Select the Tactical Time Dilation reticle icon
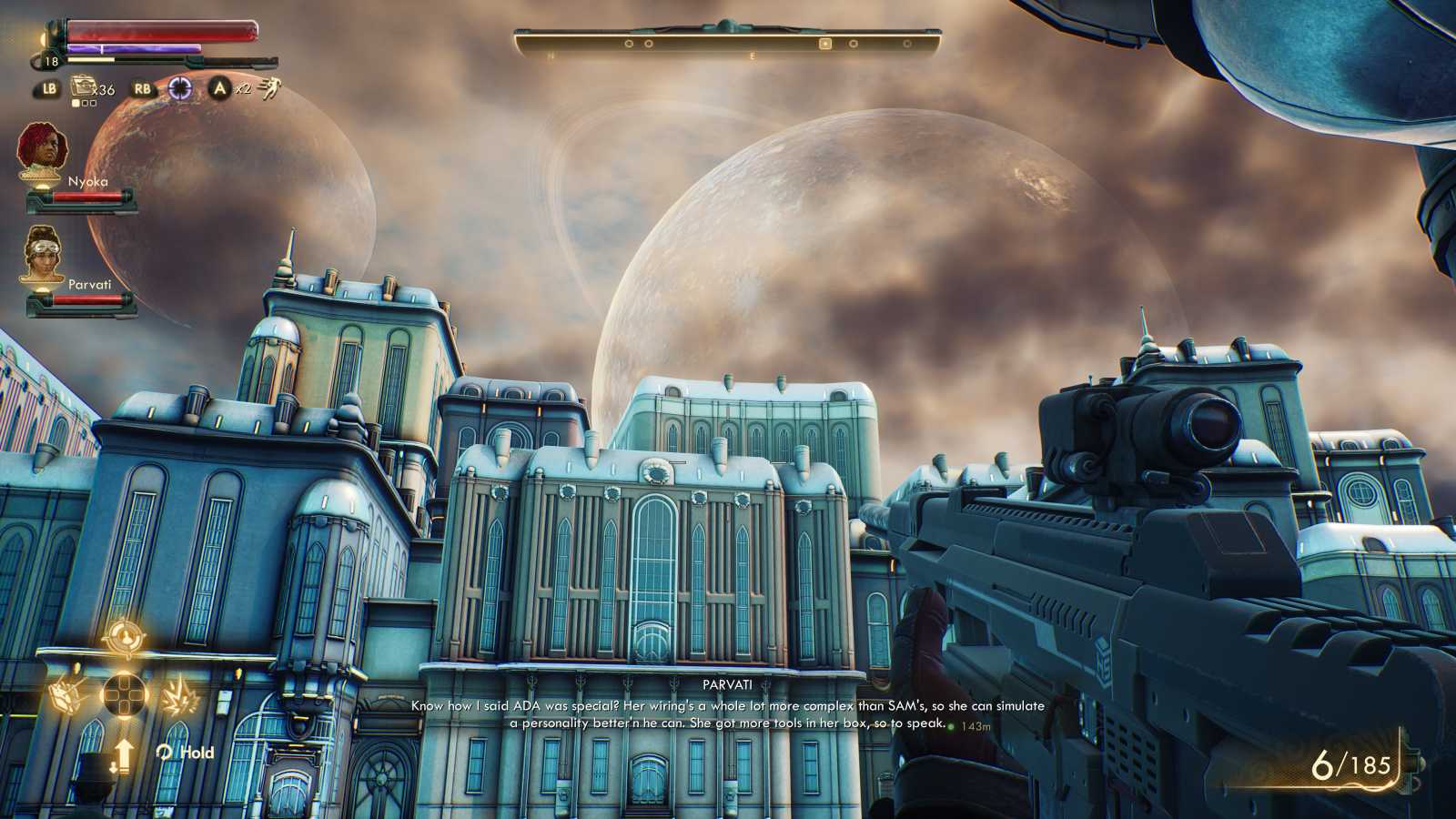Image resolution: width=1456 pixels, height=819 pixels. click(x=180, y=87)
